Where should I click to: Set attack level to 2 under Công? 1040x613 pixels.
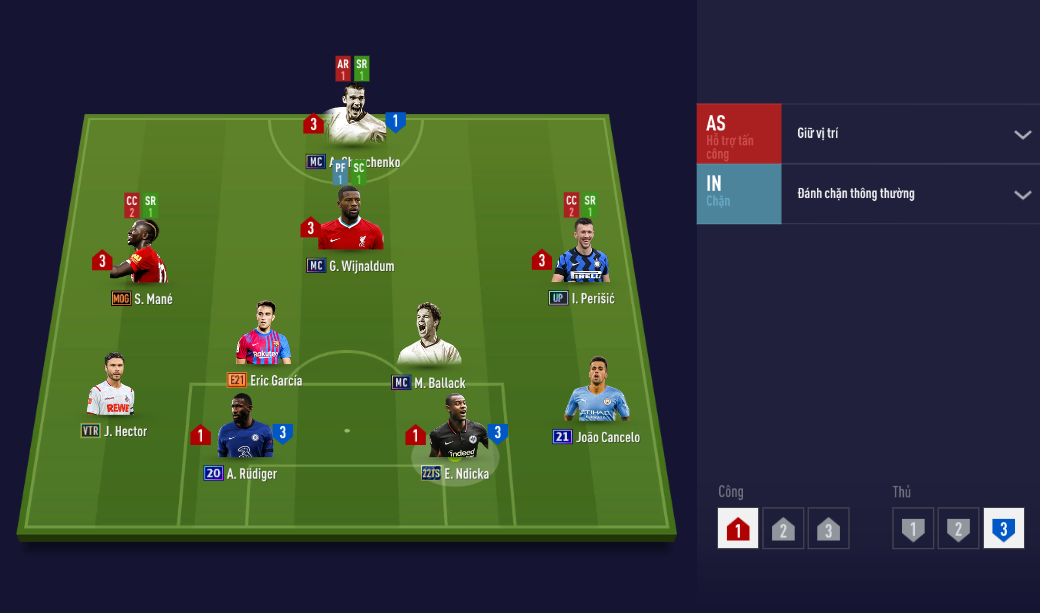coord(783,528)
